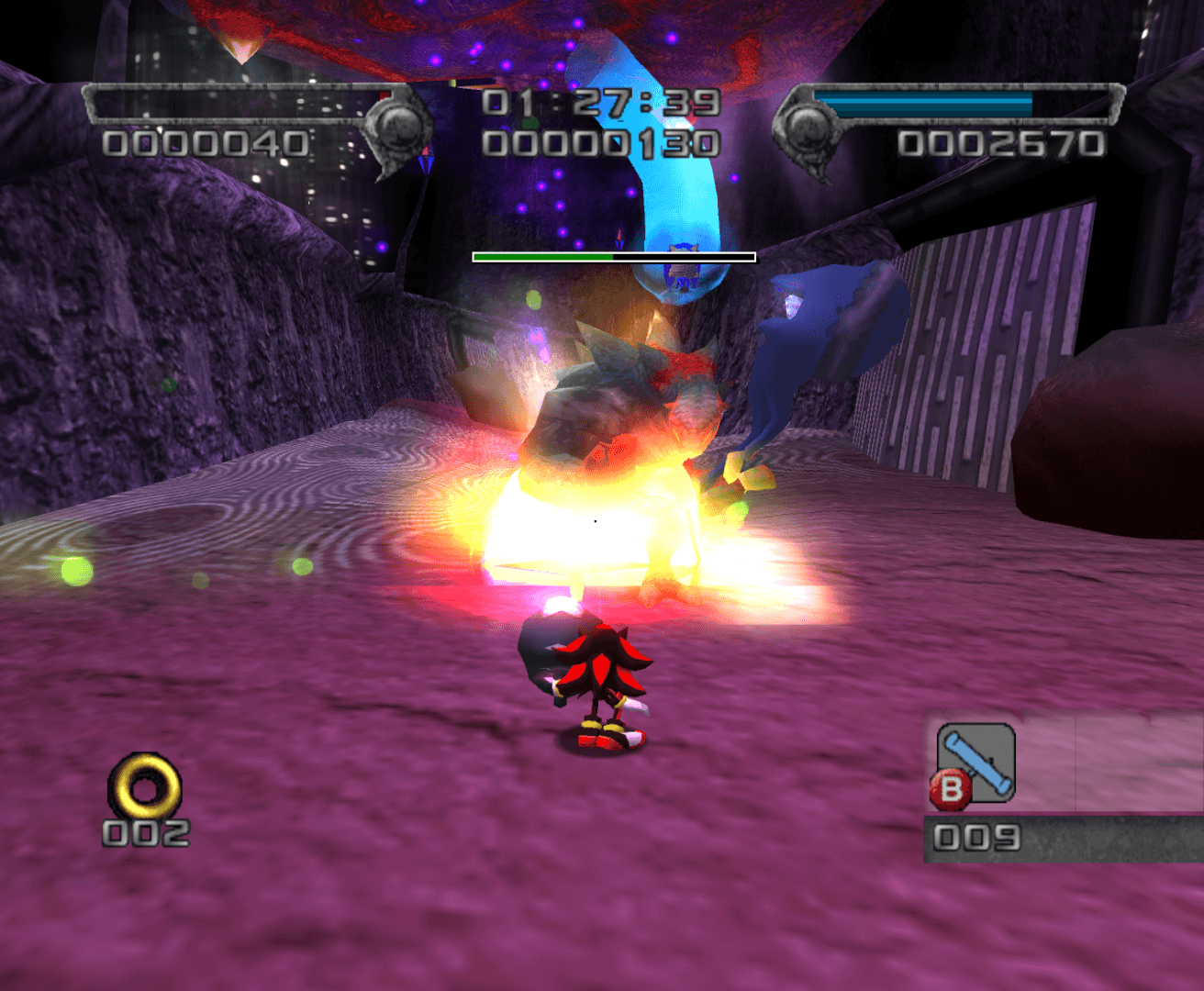This screenshot has height=991, width=1204.
Task: Click the Dark gauge emblem on left HUD
Action: click(398, 128)
